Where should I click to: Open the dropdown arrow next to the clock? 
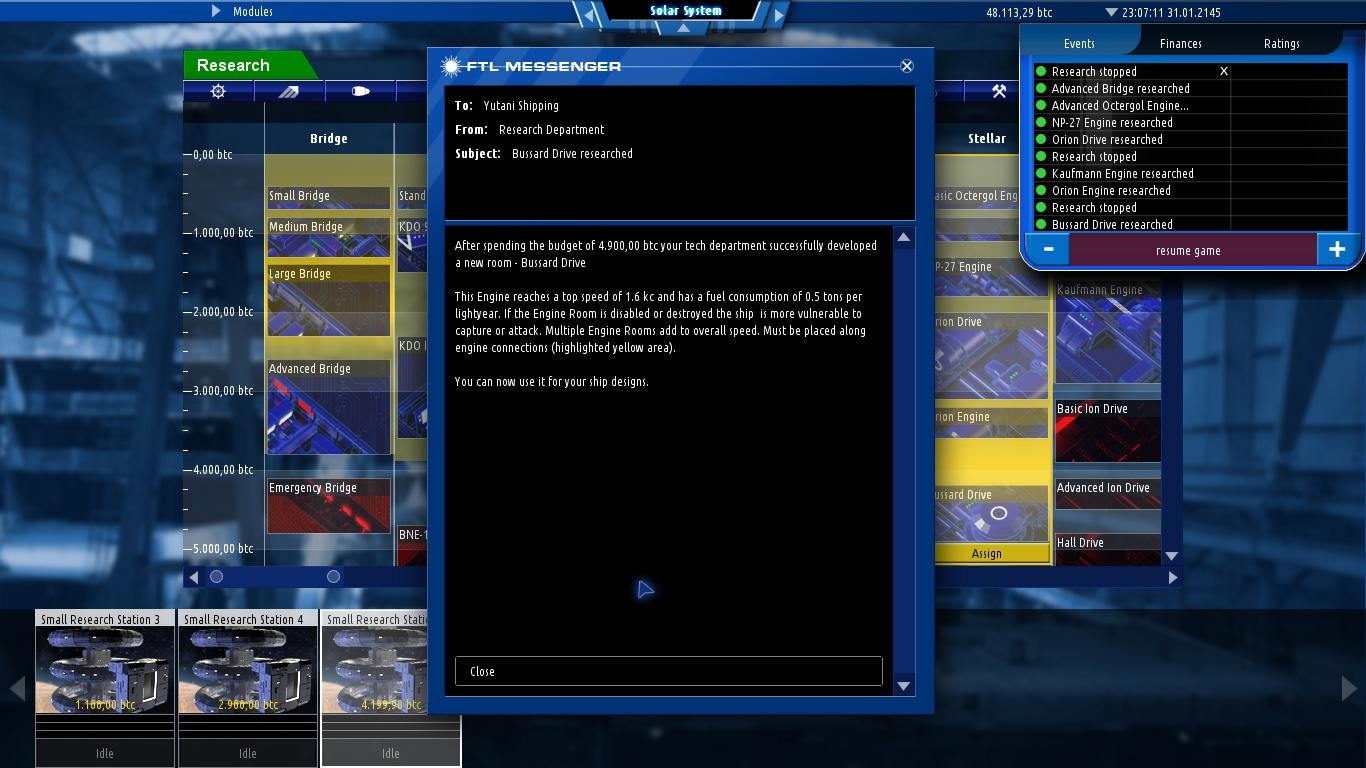[x=1113, y=12]
